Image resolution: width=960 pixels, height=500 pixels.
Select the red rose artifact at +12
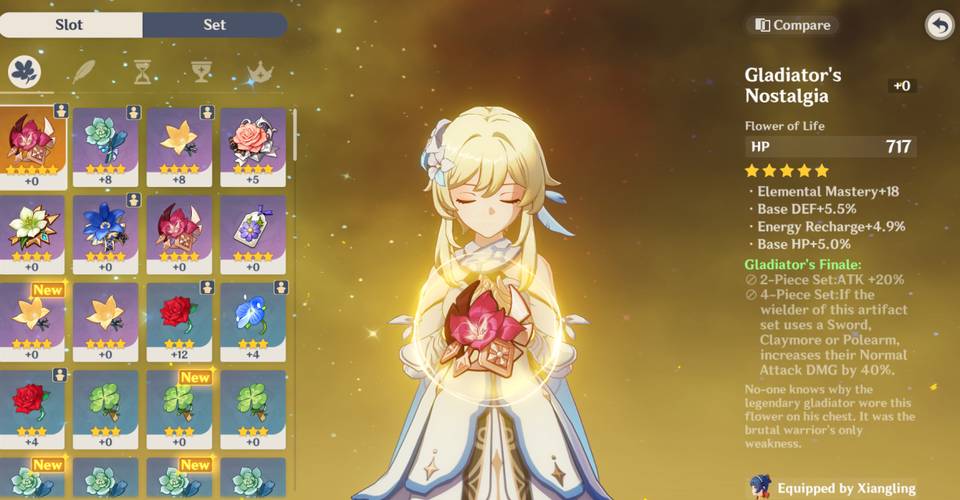pyautogui.click(x=180, y=320)
